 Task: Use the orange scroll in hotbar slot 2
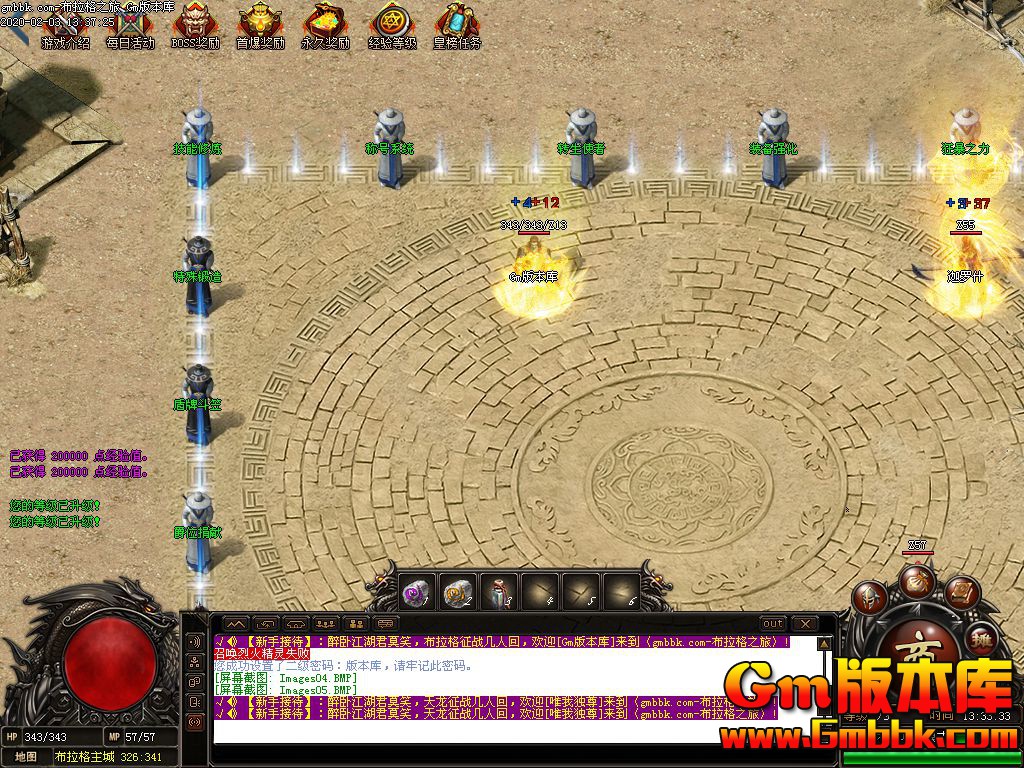458,593
